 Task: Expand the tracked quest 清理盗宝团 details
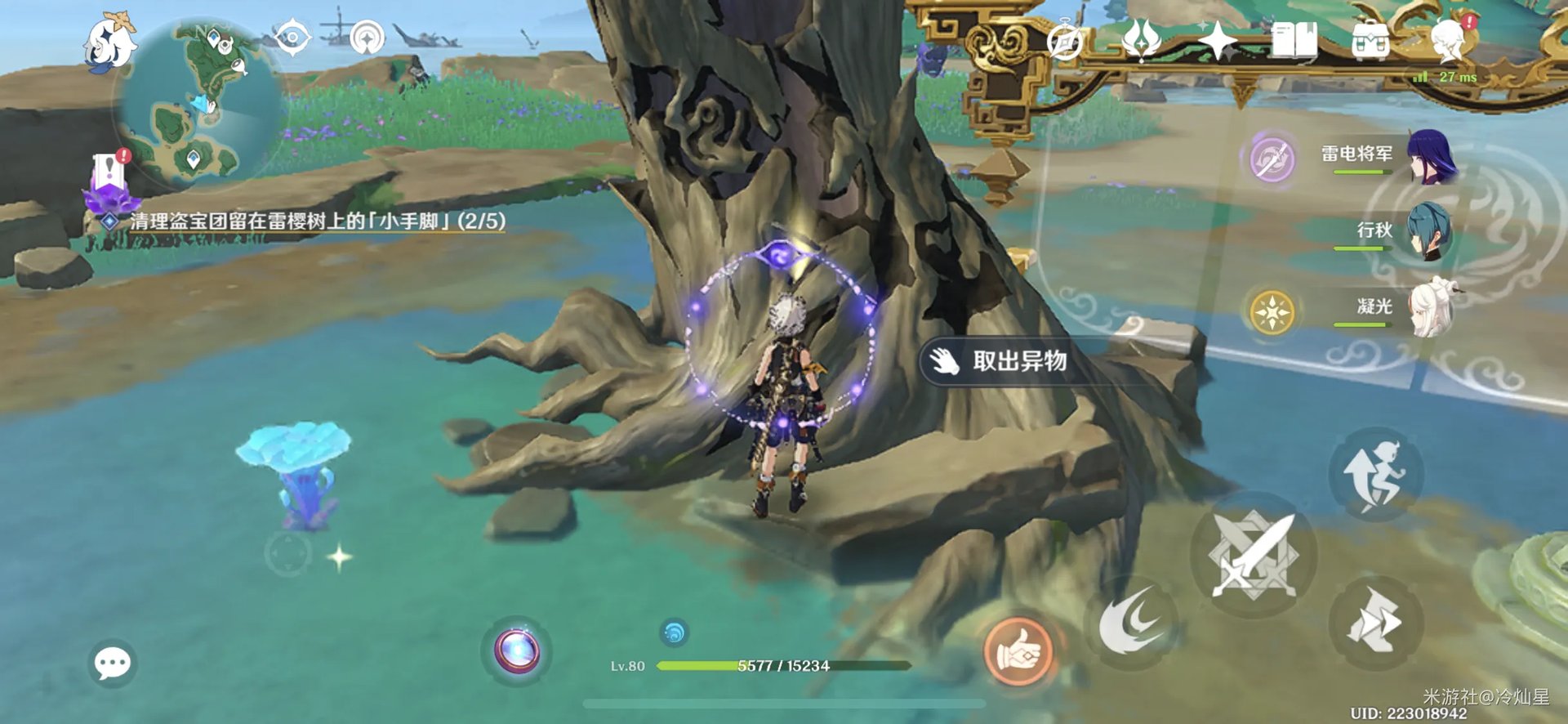318,219
